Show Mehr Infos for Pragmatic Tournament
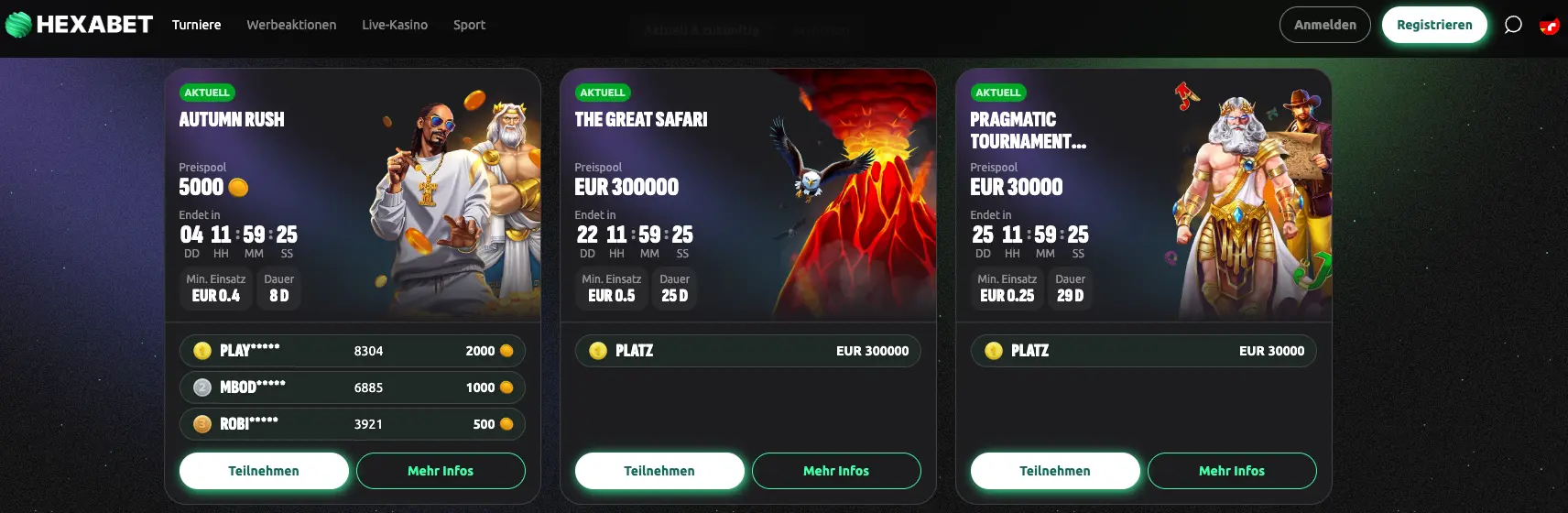1568x513 pixels. 1232,471
